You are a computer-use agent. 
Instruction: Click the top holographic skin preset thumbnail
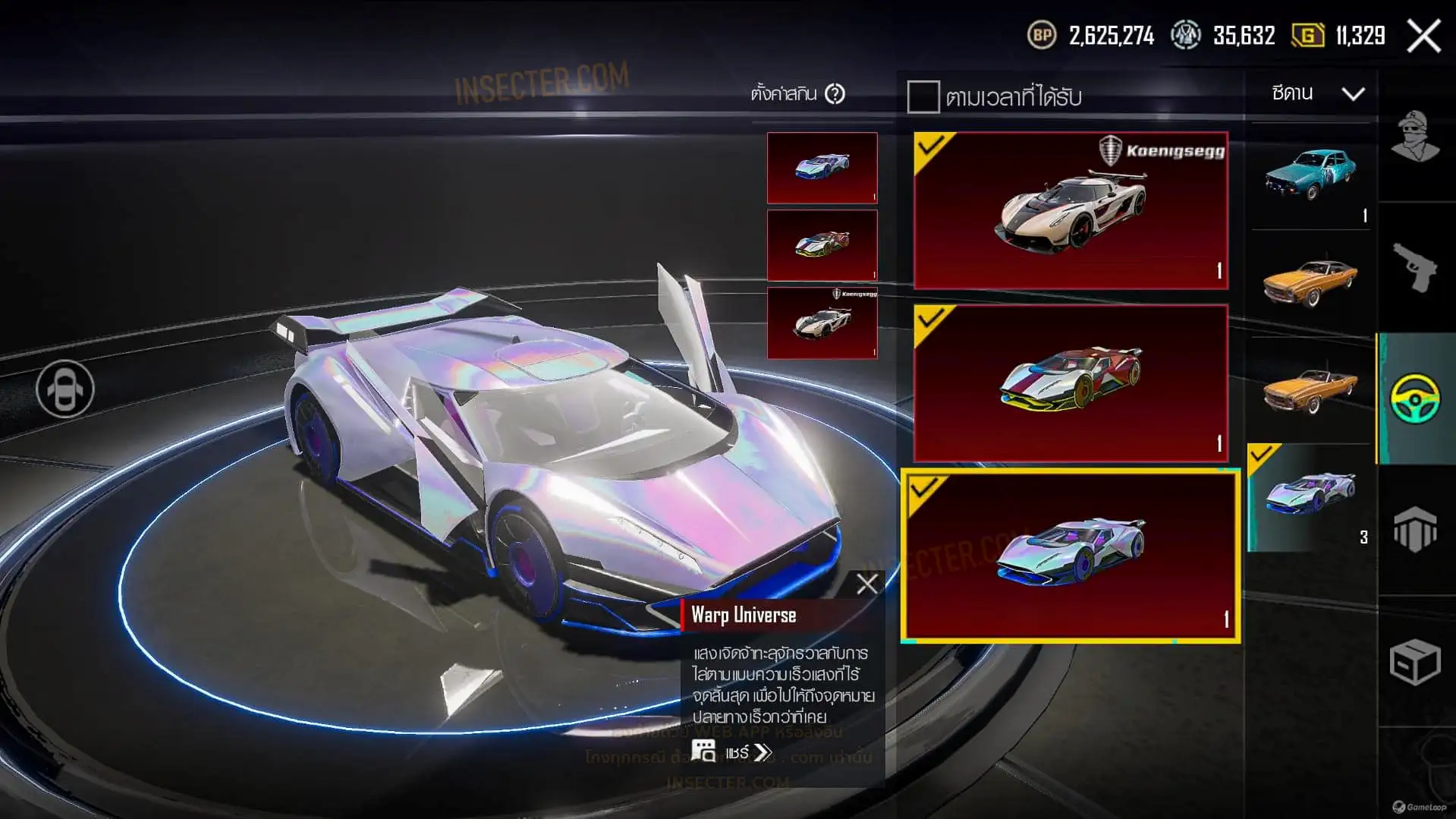(822, 168)
